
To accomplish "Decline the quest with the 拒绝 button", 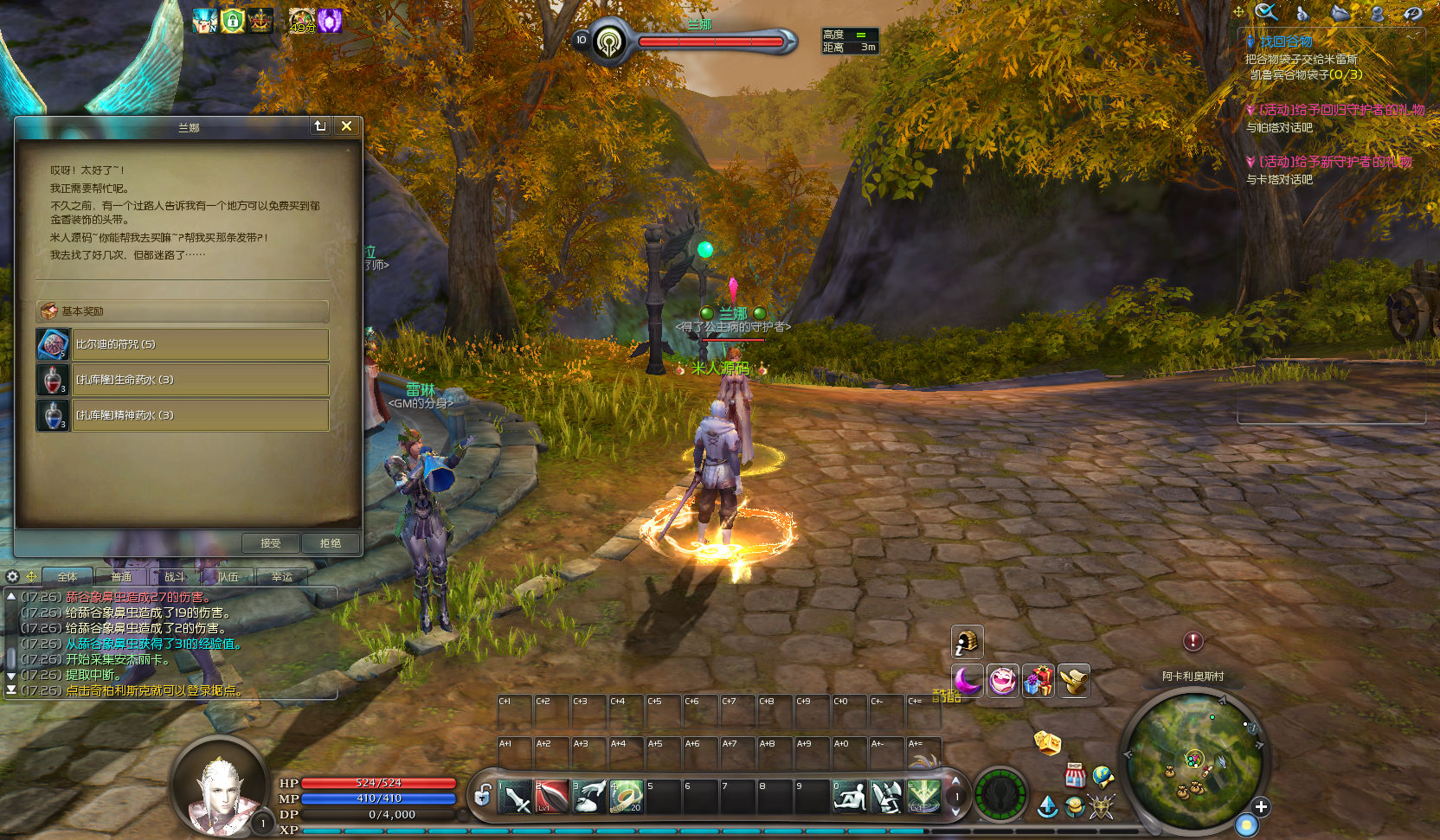I will point(331,543).
